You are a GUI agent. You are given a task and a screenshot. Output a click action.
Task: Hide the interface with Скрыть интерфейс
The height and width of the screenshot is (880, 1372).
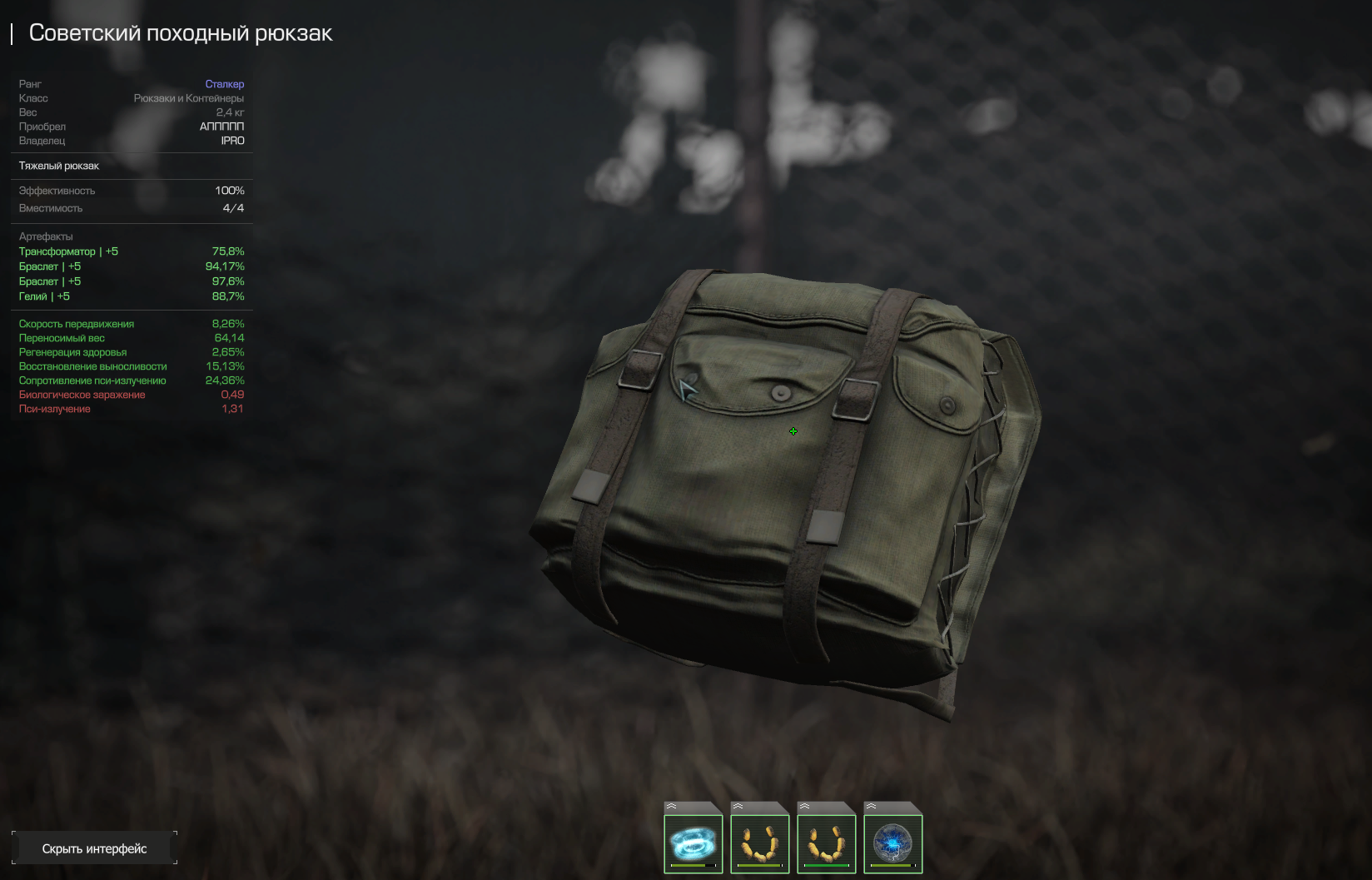pyautogui.click(x=94, y=848)
